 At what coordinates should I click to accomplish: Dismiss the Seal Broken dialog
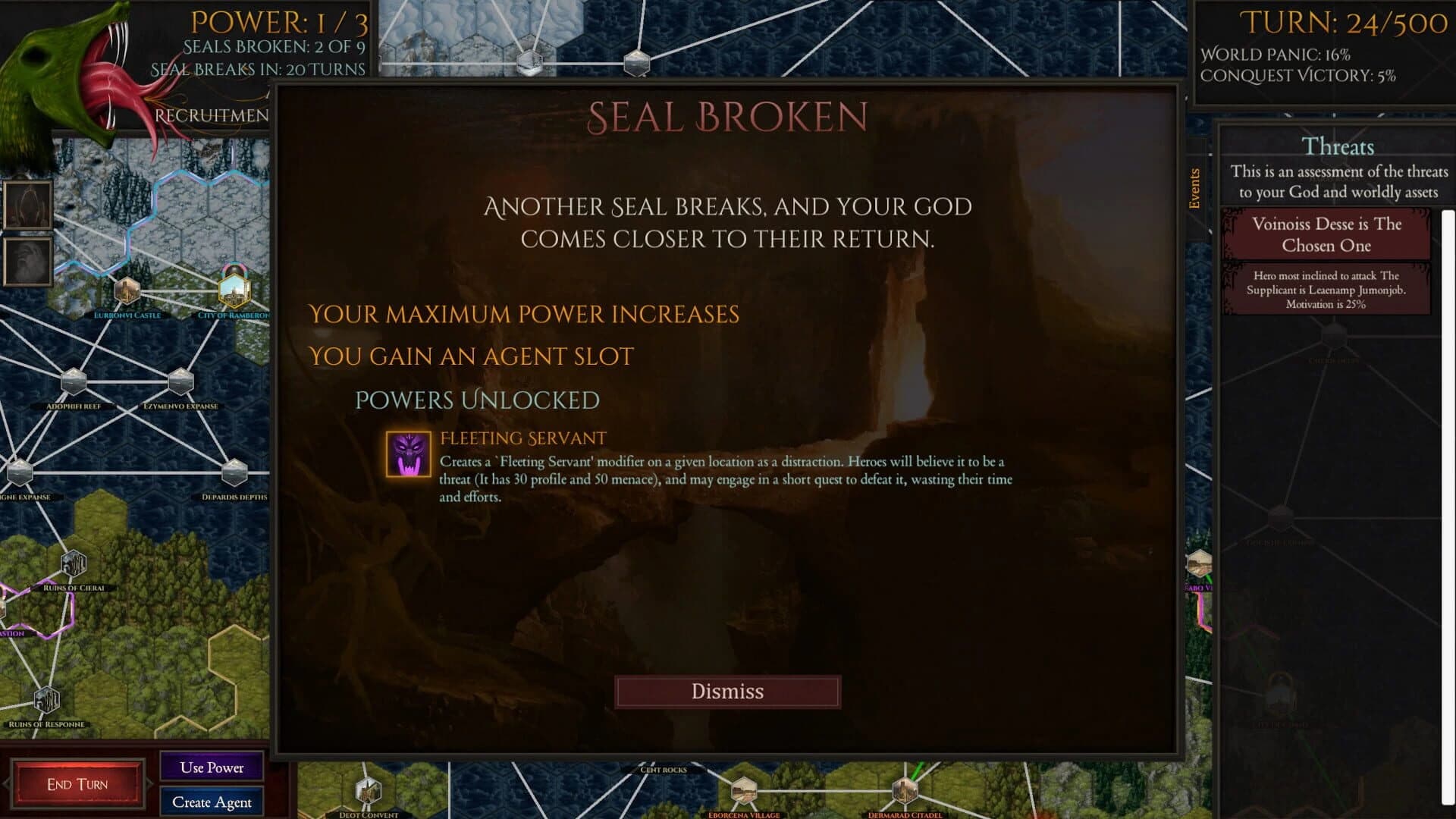(727, 691)
